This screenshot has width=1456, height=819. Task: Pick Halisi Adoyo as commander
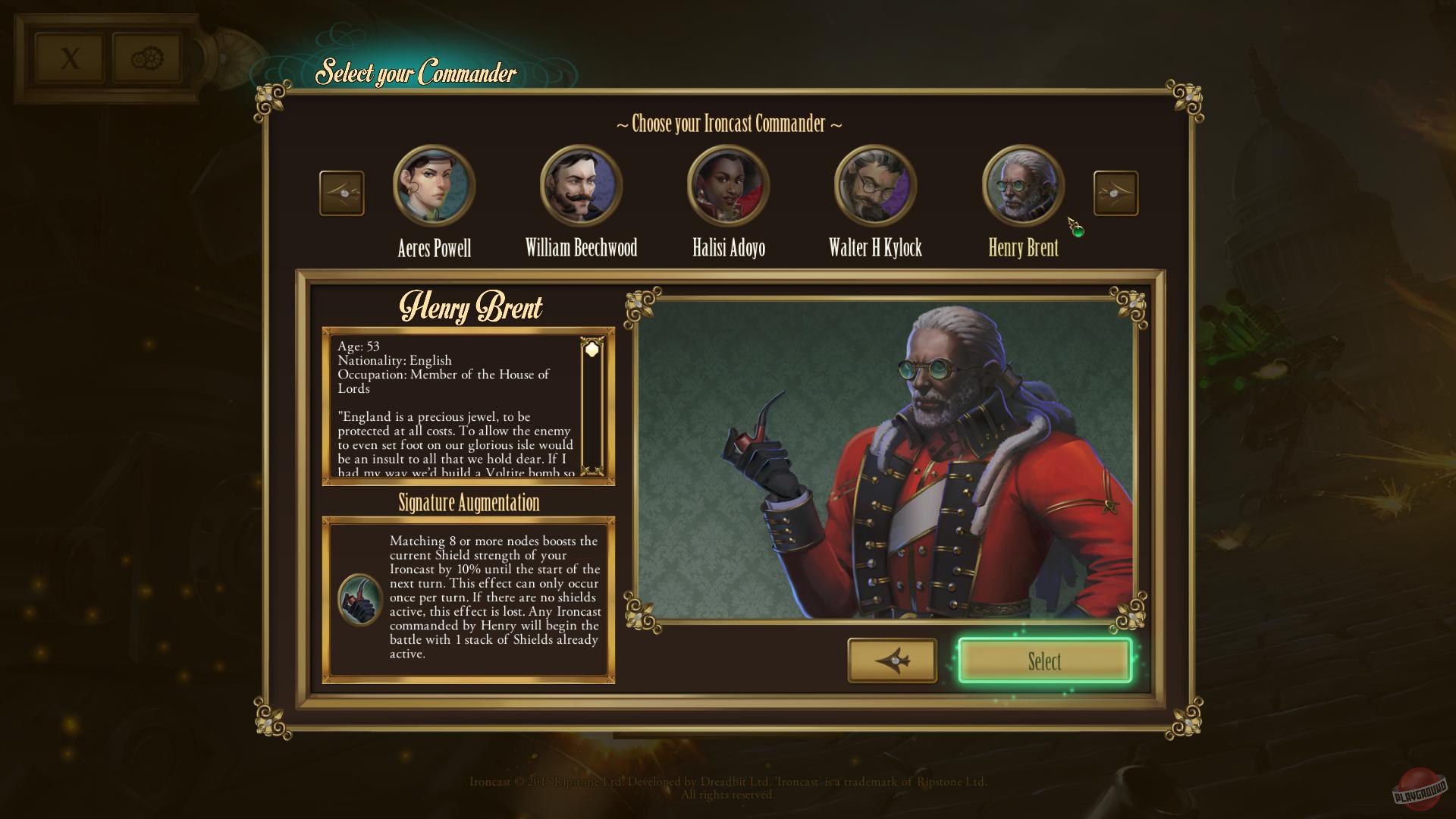click(x=726, y=184)
